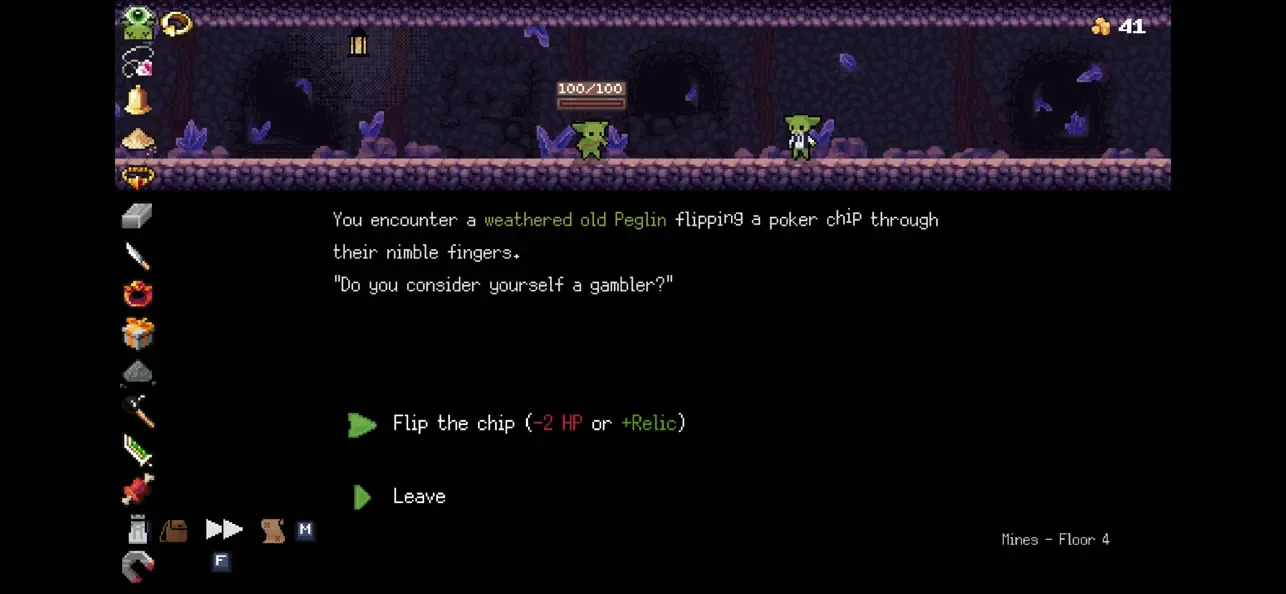Inspect the sand pile relic
Screen dimensions: 1286x594
tap(138, 140)
